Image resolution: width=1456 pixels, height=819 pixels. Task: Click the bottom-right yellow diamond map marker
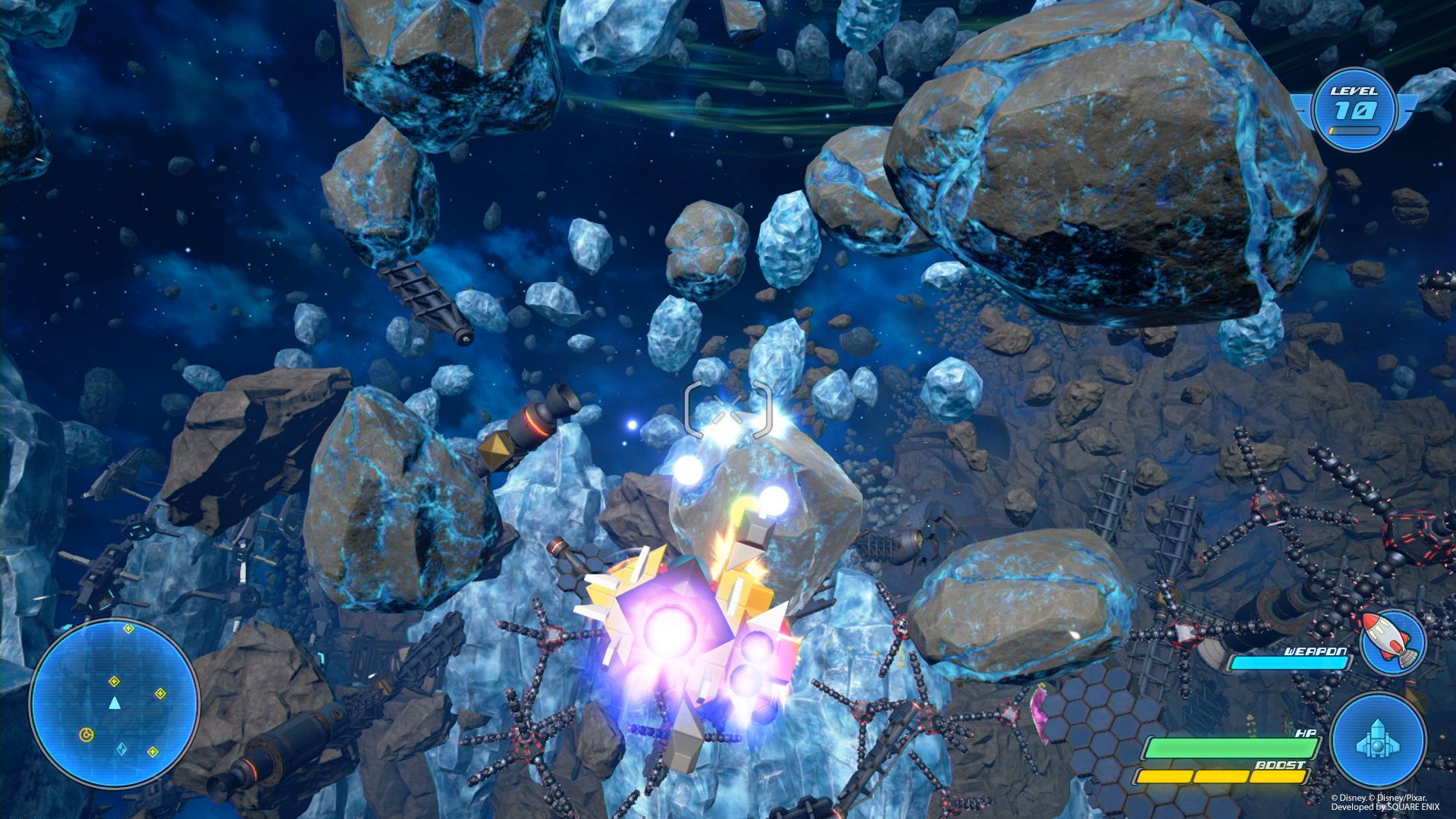pos(155,752)
